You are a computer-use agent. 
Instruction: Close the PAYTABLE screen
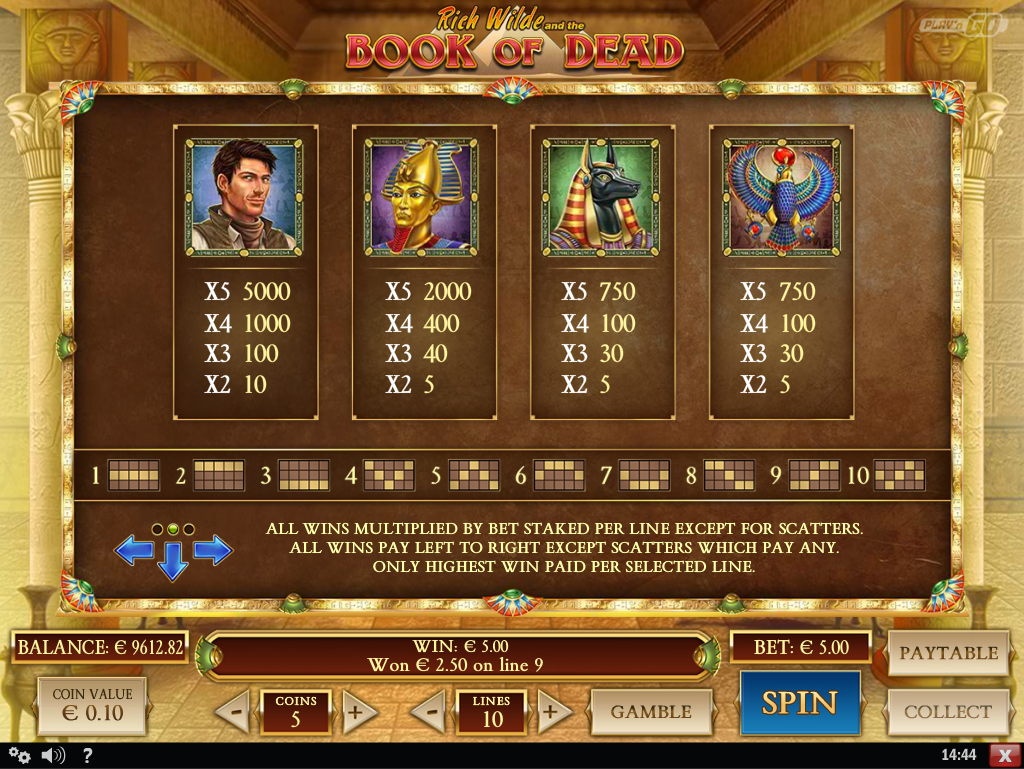(x=948, y=653)
